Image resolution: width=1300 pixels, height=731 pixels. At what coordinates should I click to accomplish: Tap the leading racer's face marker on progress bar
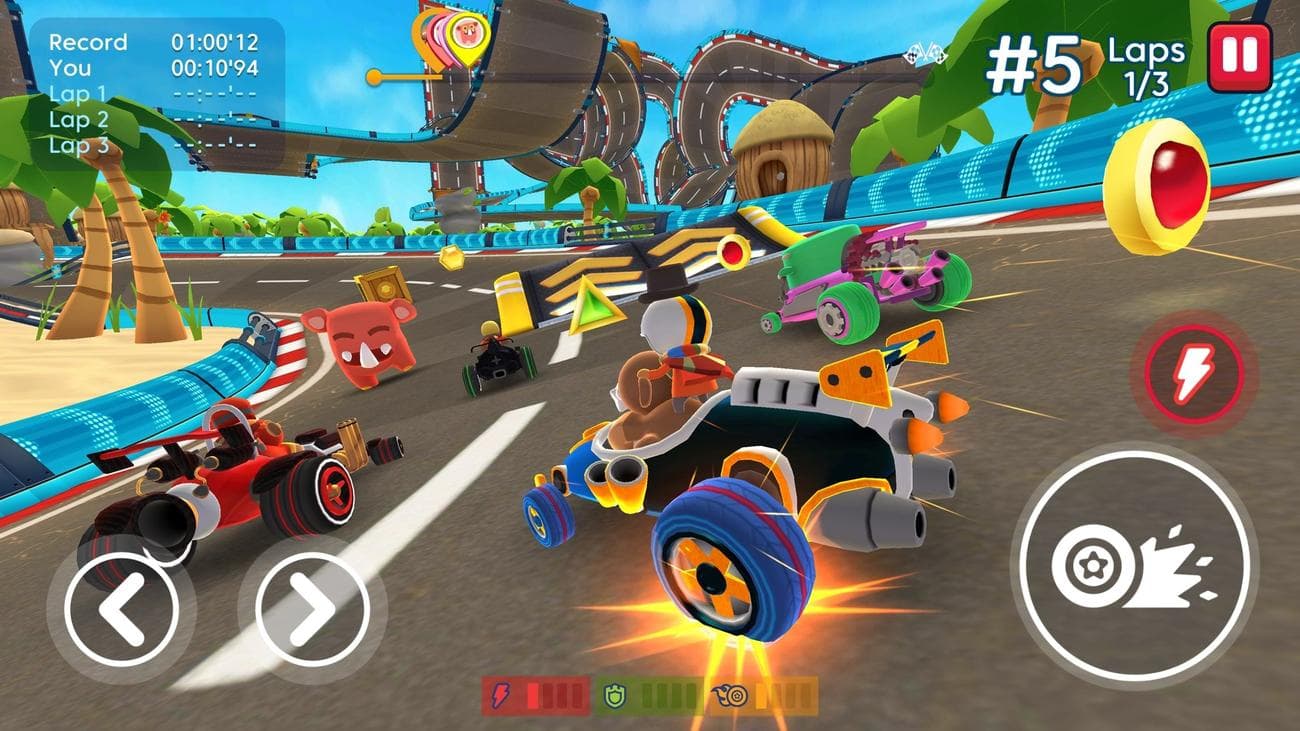466,31
